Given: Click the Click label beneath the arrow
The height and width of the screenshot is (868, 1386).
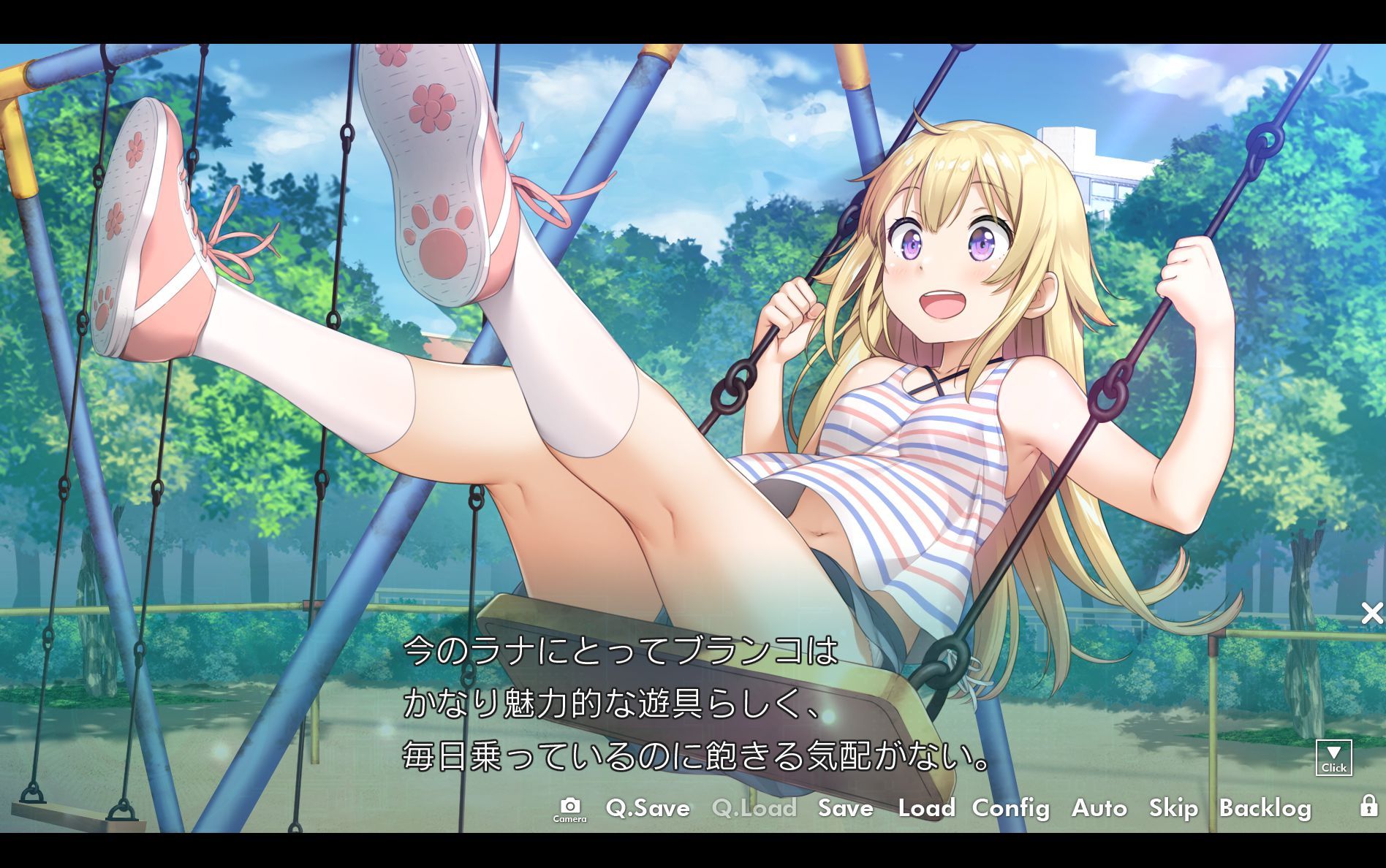Looking at the screenshot, I should (1334, 768).
